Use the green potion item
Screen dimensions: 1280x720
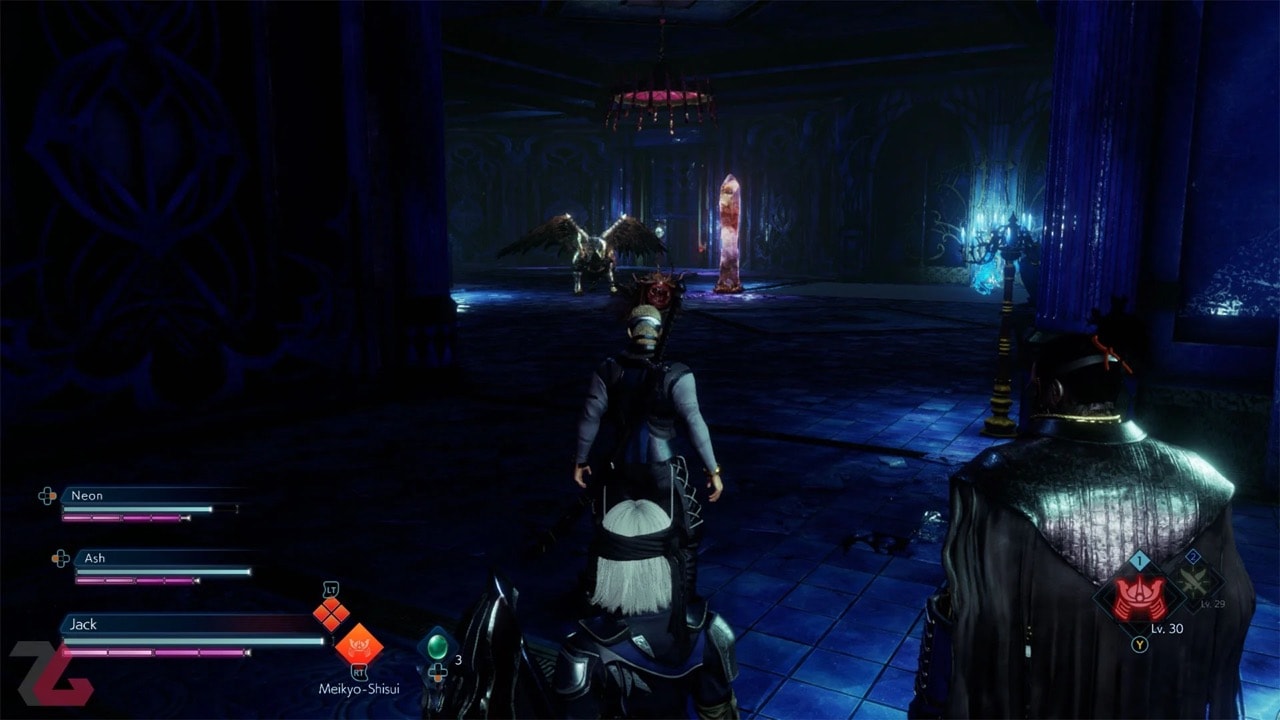(437, 646)
